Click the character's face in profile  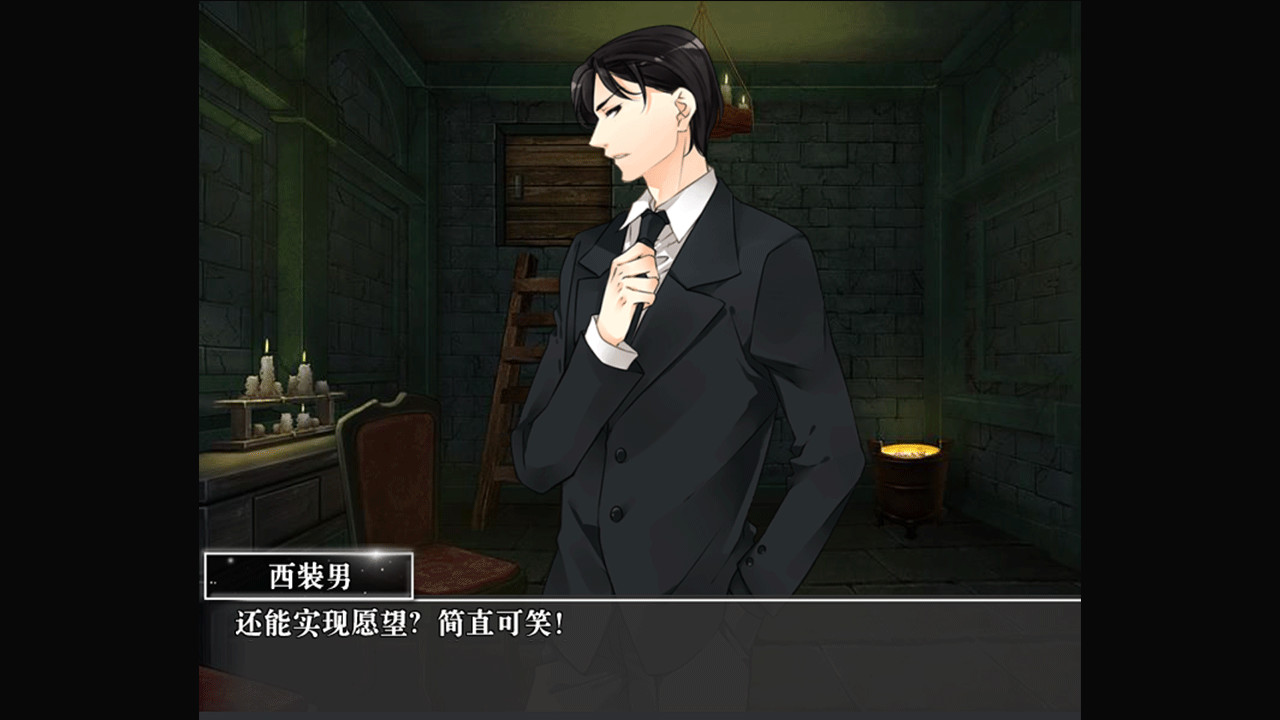(625, 120)
